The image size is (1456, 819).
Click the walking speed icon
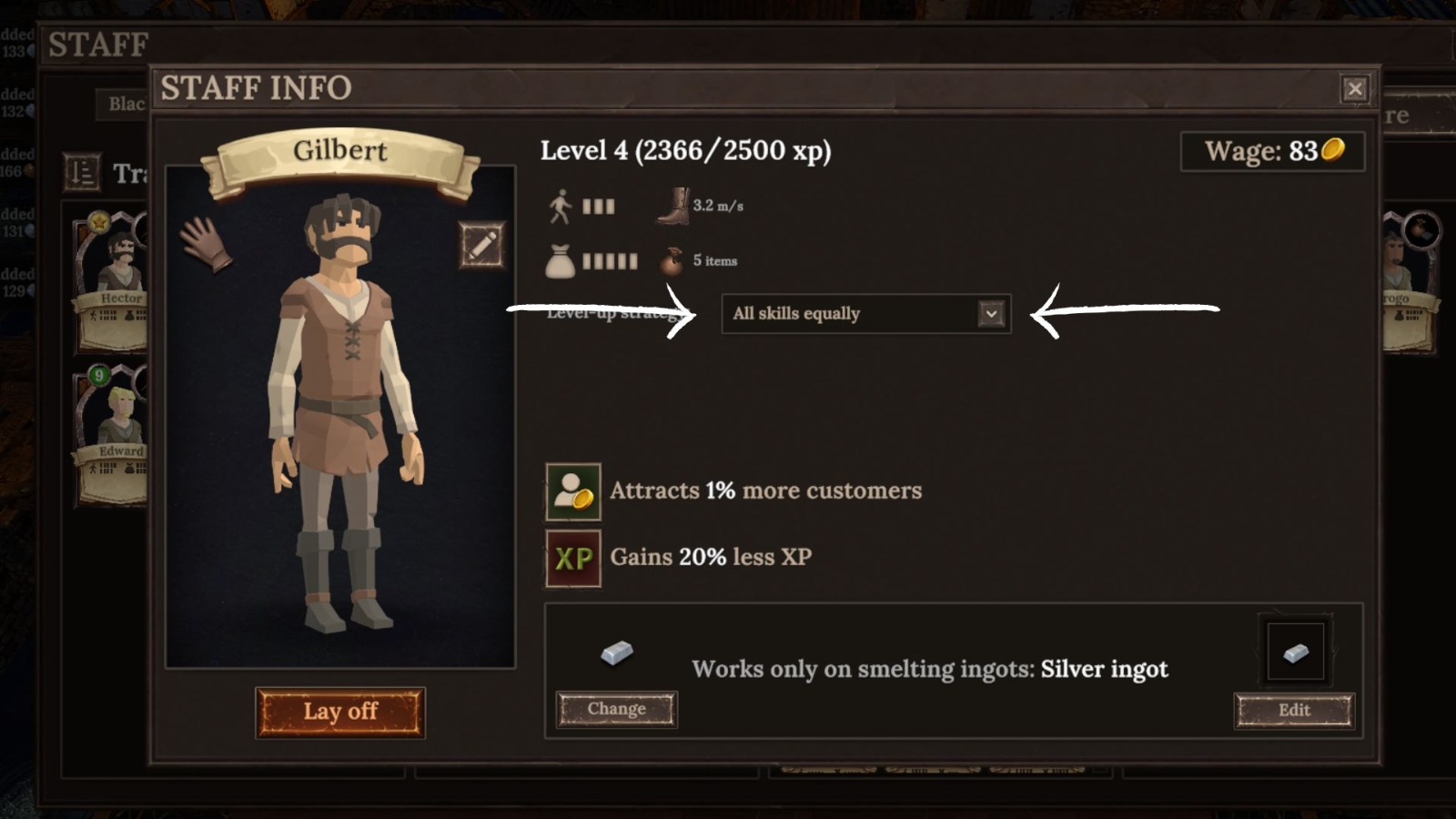[x=562, y=206]
